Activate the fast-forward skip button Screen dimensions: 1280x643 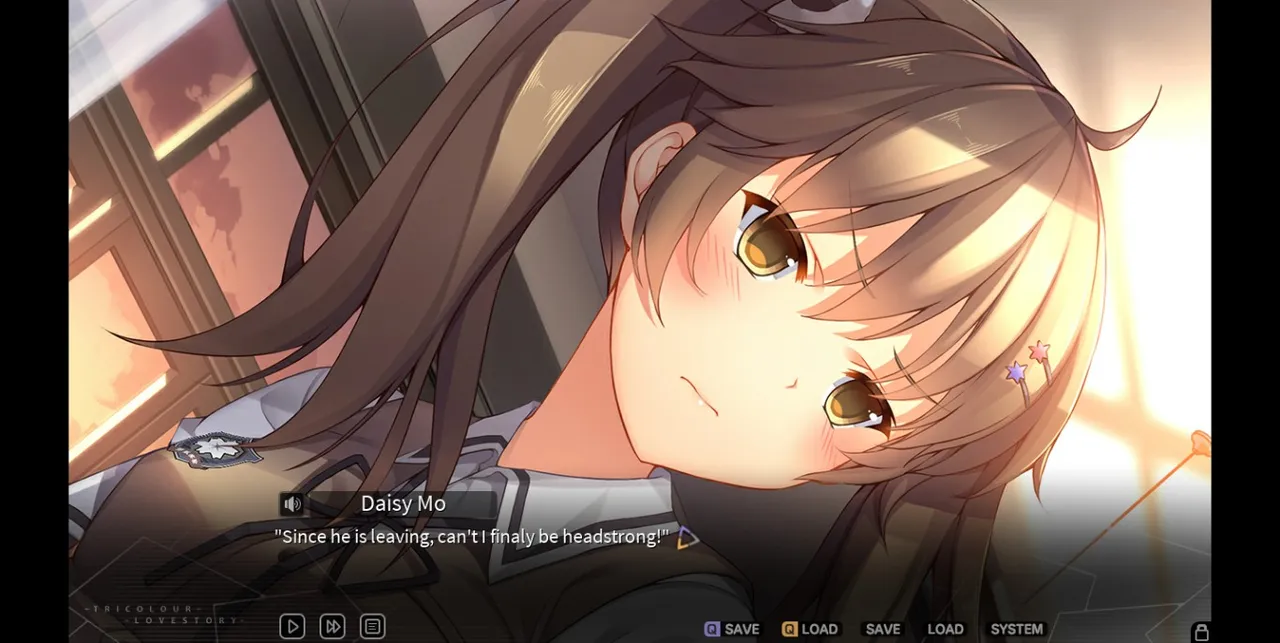[332, 627]
